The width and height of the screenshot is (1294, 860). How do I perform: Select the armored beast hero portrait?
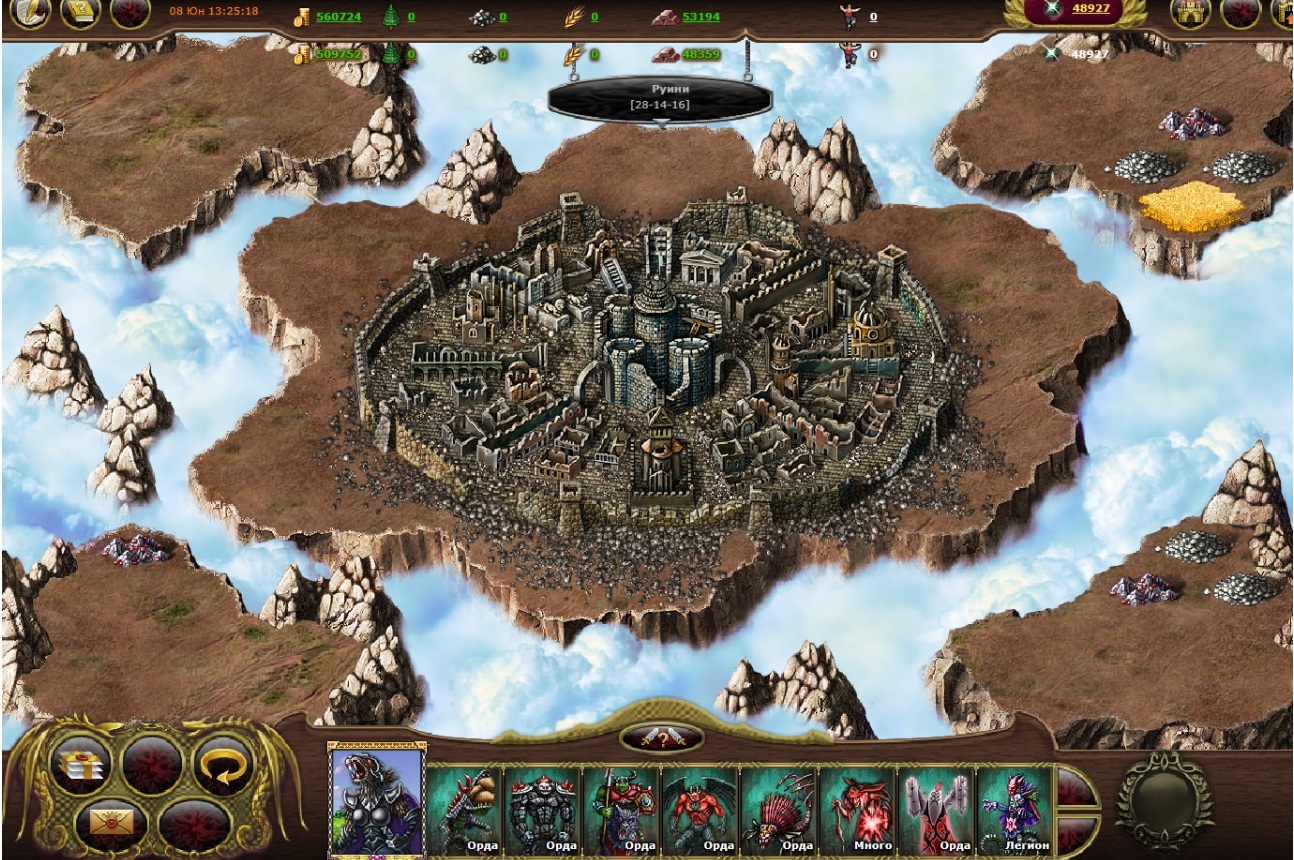376,800
